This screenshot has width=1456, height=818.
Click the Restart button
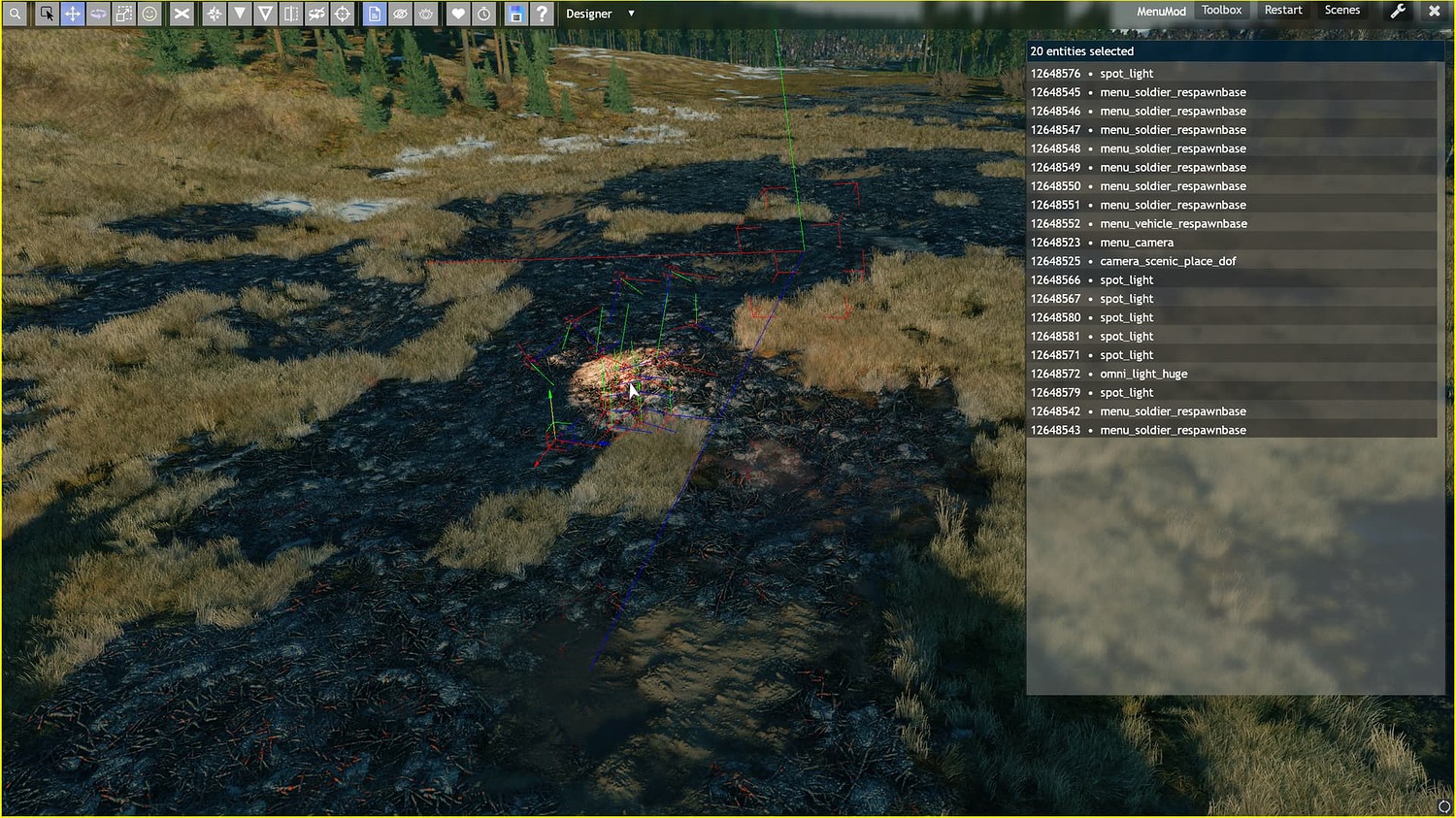[x=1282, y=10]
